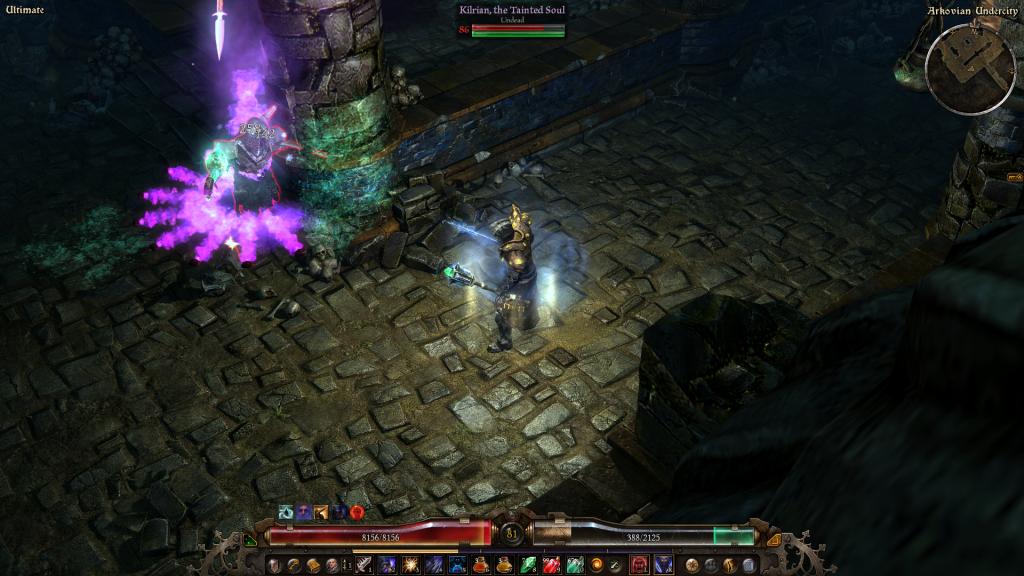Click the green arrow left of health bar
The image size is (1024, 576).
tap(250, 541)
